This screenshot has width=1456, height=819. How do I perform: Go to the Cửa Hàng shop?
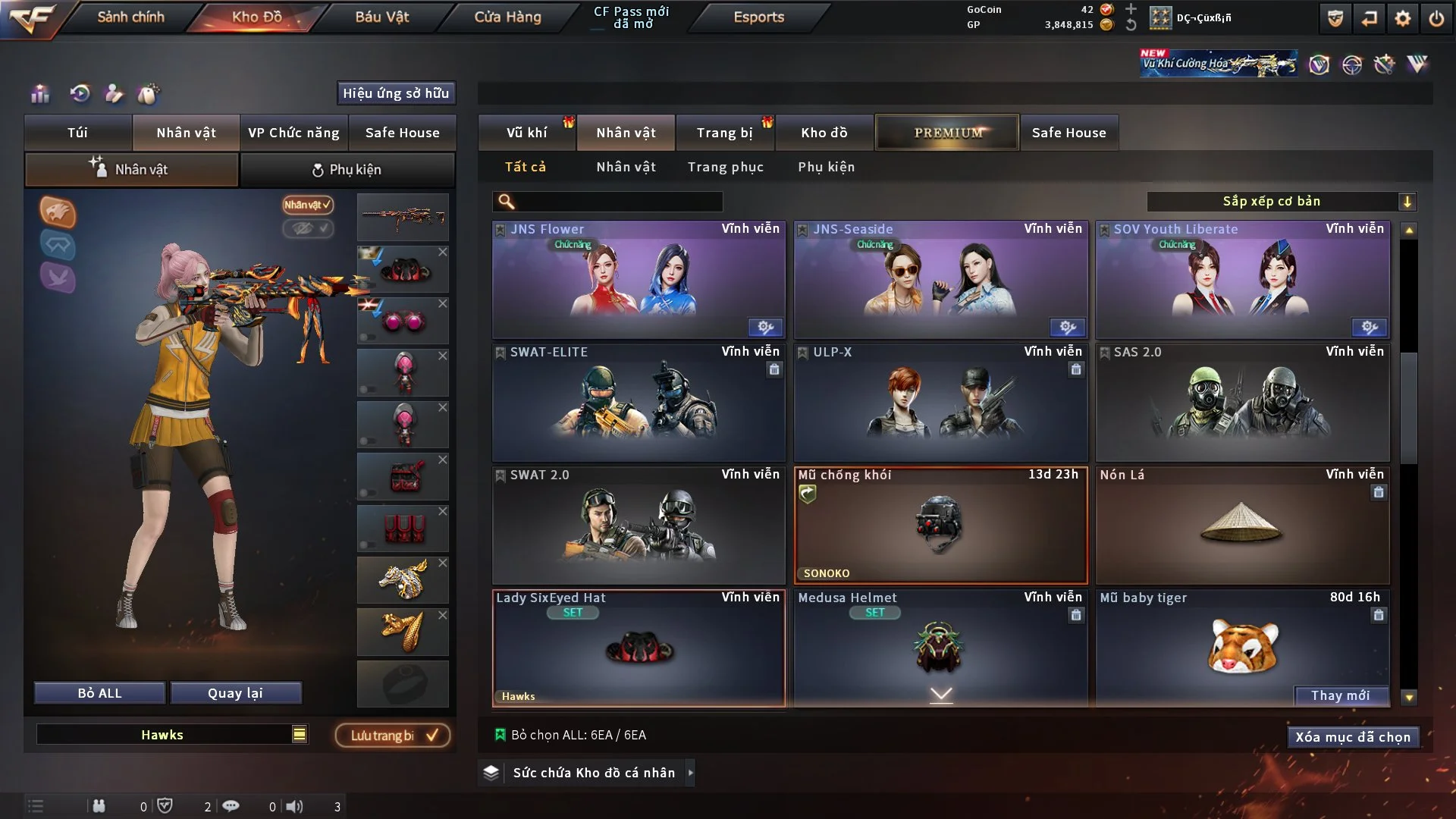pyautogui.click(x=507, y=17)
